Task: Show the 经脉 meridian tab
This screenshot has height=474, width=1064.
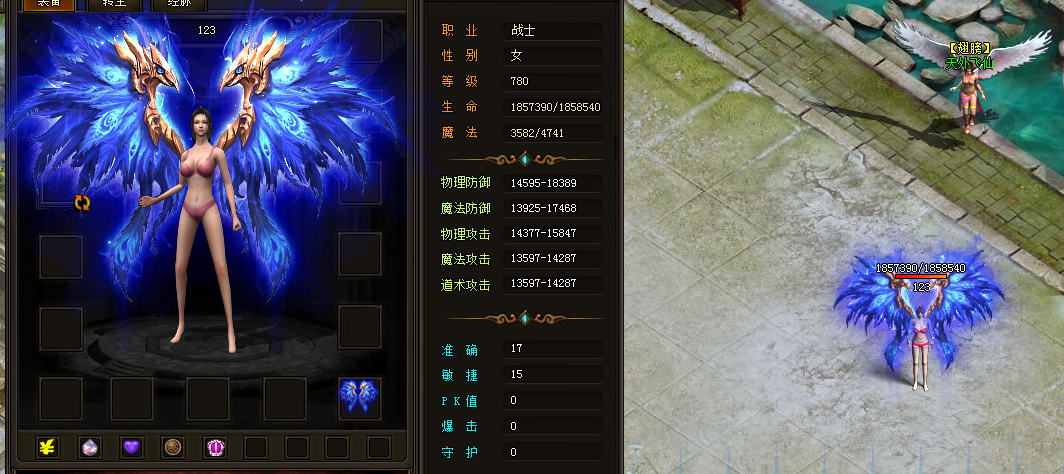Action: tap(178, 4)
